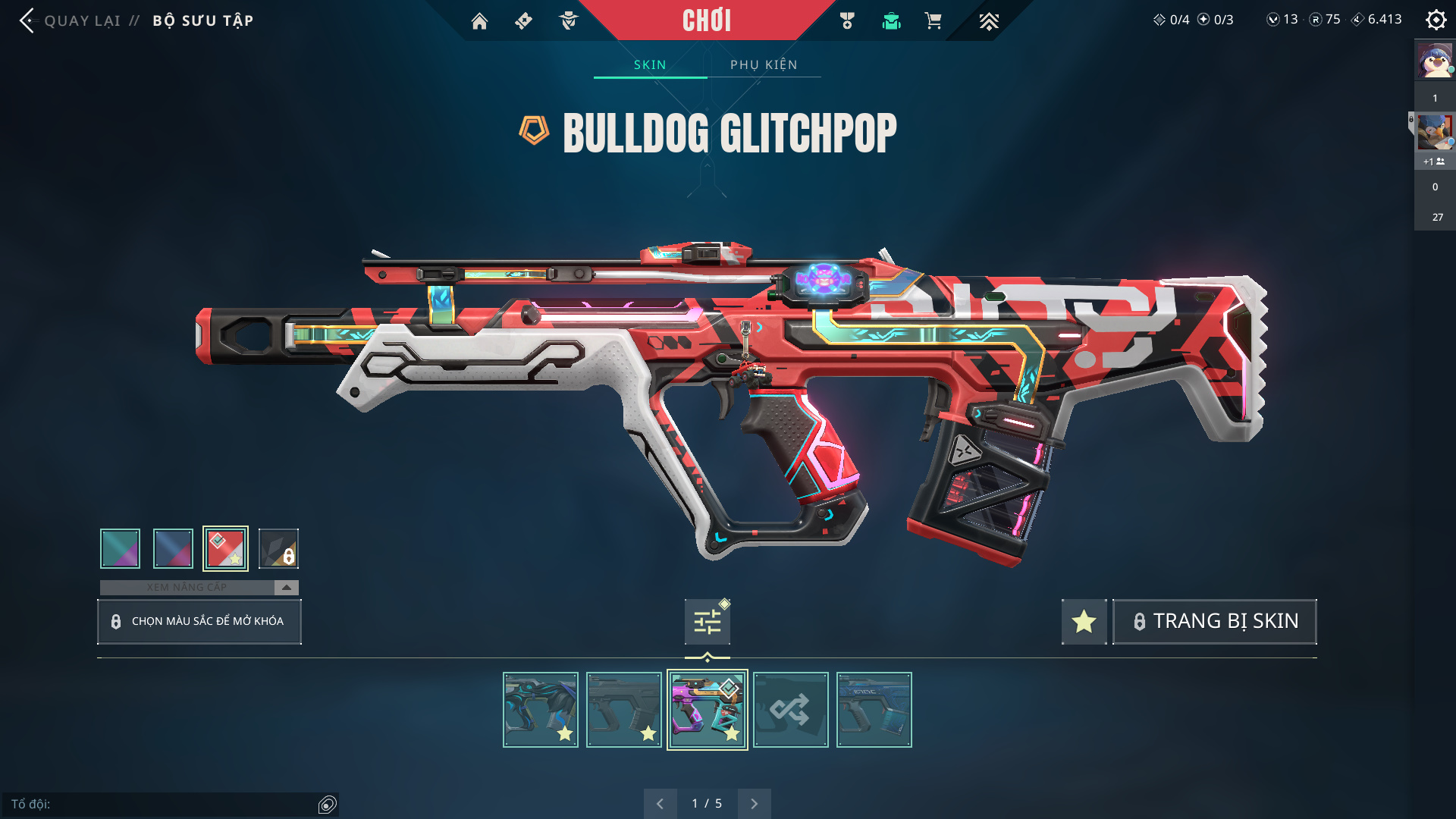This screenshot has height=819, width=1456.
Task: Select the red-white color variant
Action: [x=225, y=548]
